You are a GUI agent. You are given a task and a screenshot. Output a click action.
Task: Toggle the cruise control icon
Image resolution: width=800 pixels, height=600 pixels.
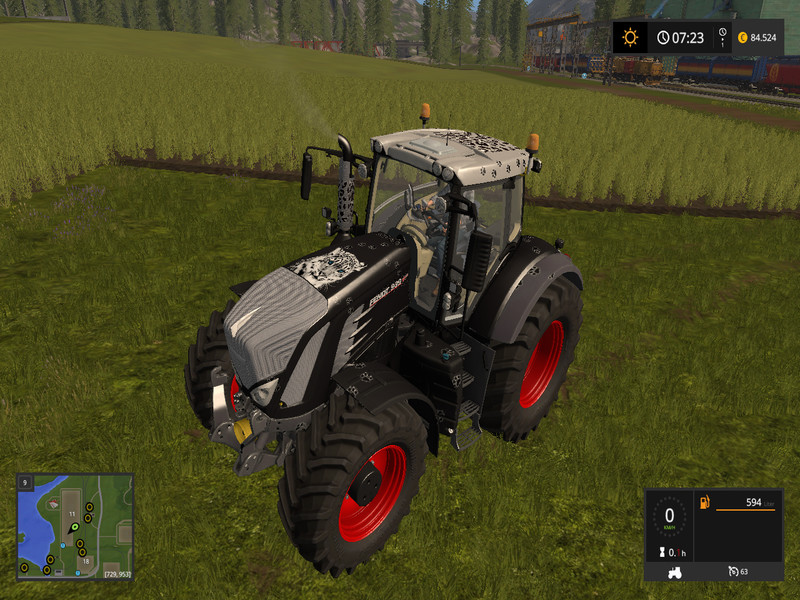click(733, 571)
